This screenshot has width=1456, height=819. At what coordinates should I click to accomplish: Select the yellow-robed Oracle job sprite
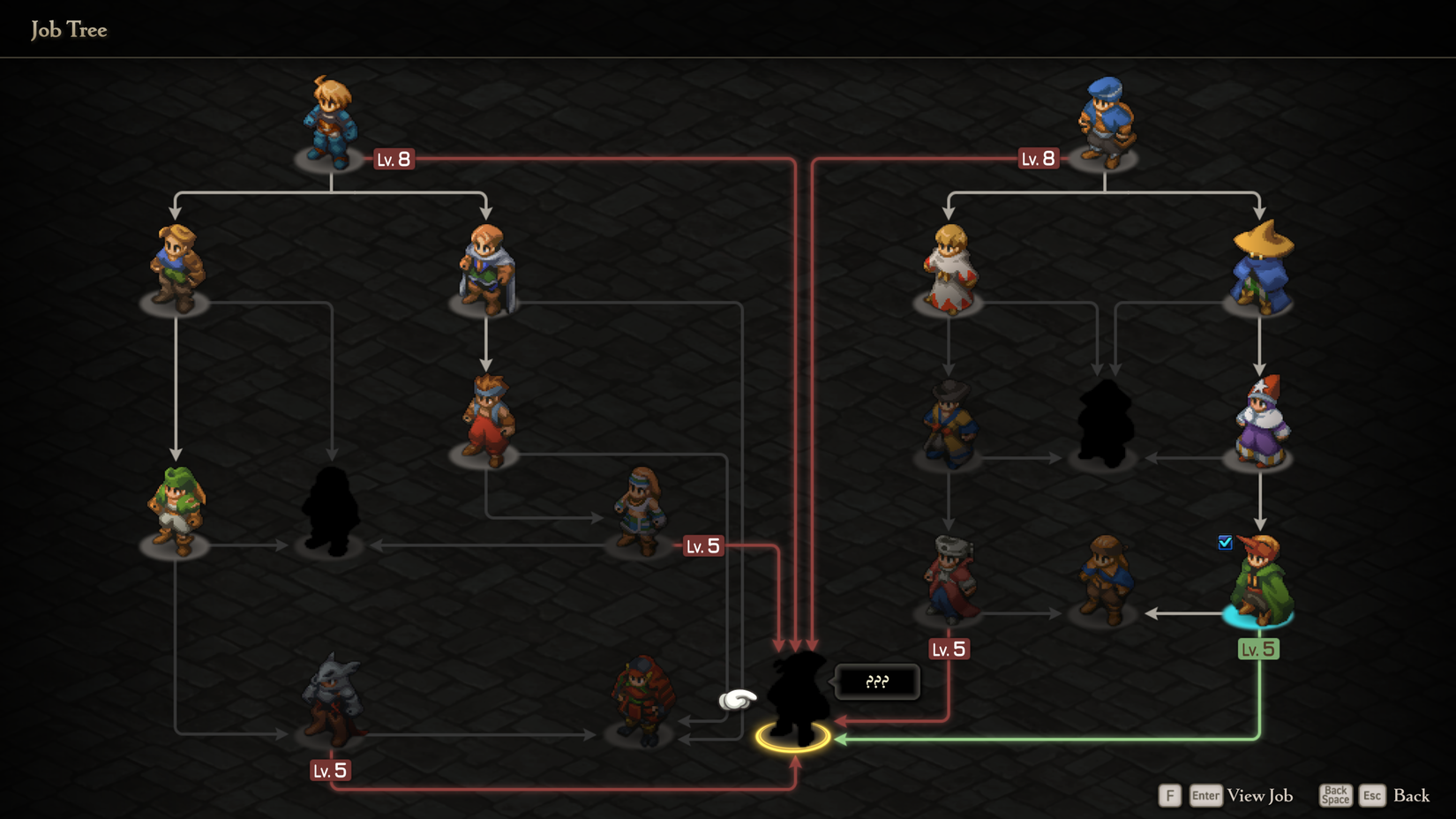click(x=949, y=422)
